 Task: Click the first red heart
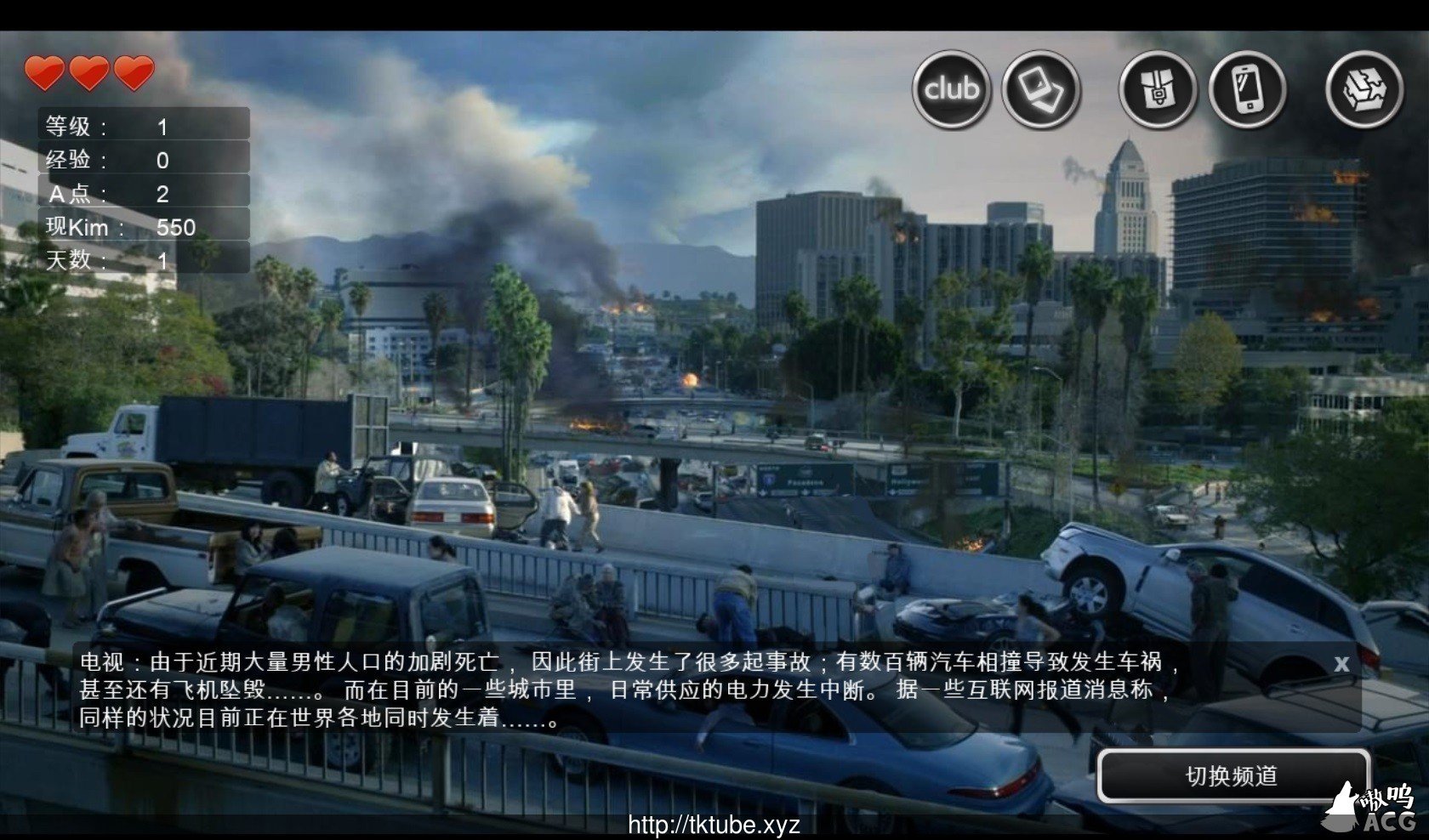[x=44, y=75]
